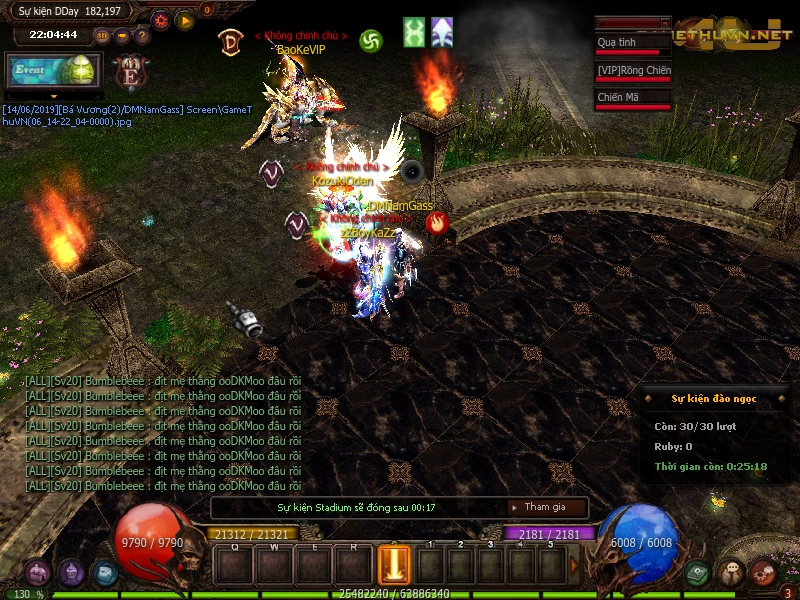The width and height of the screenshot is (800, 600).
Task: Click the blue scroll icon
Action: pyautogui.click(x=104, y=572)
